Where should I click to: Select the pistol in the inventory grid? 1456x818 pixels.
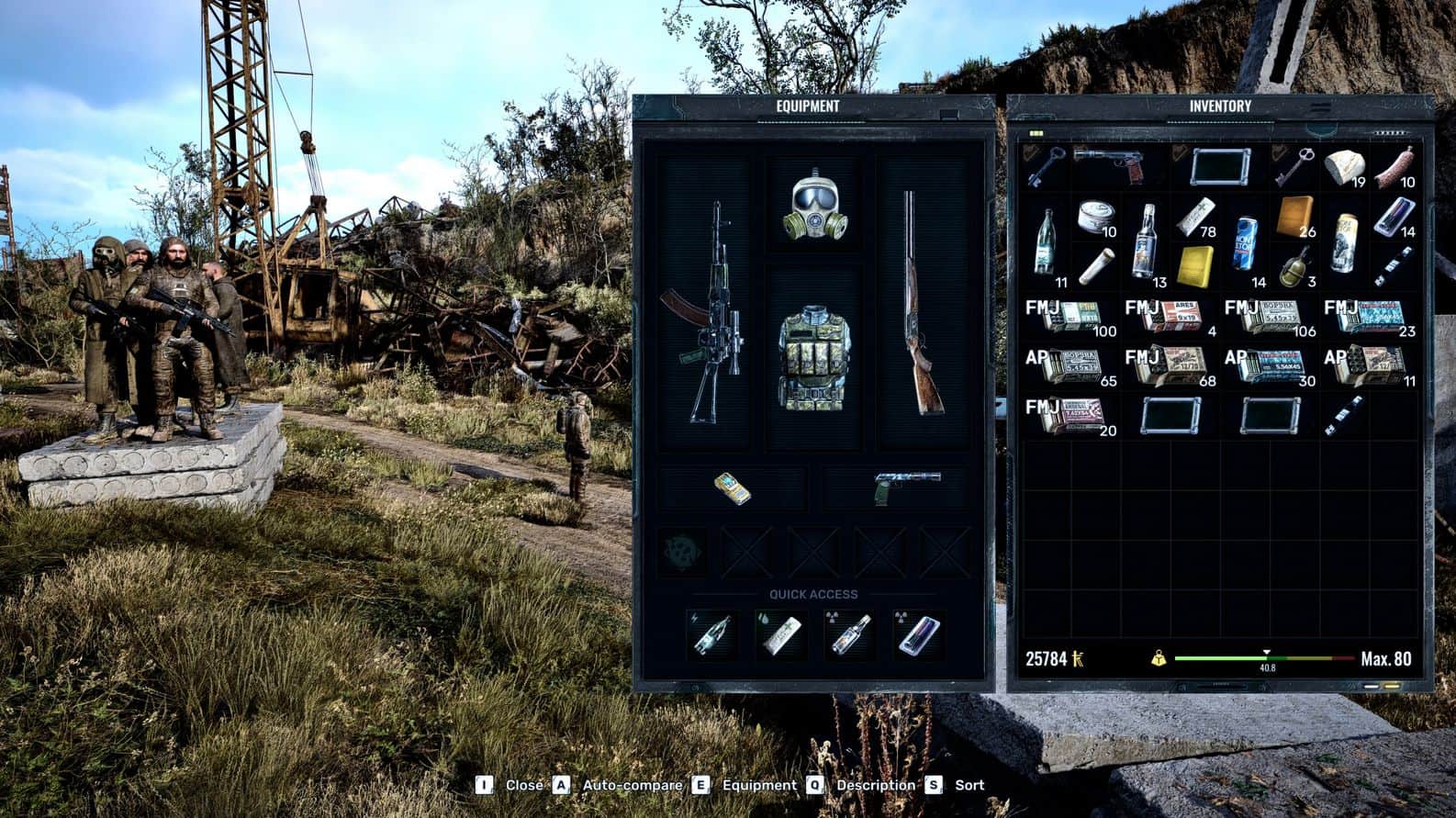(x=1110, y=165)
